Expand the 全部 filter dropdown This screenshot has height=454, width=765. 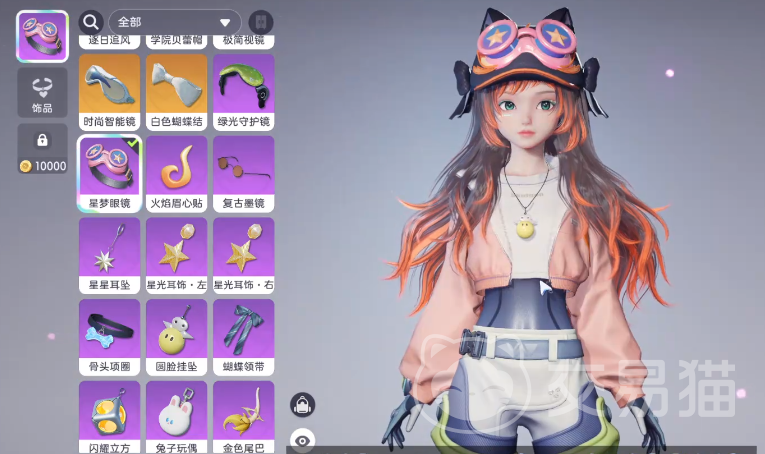174,22
